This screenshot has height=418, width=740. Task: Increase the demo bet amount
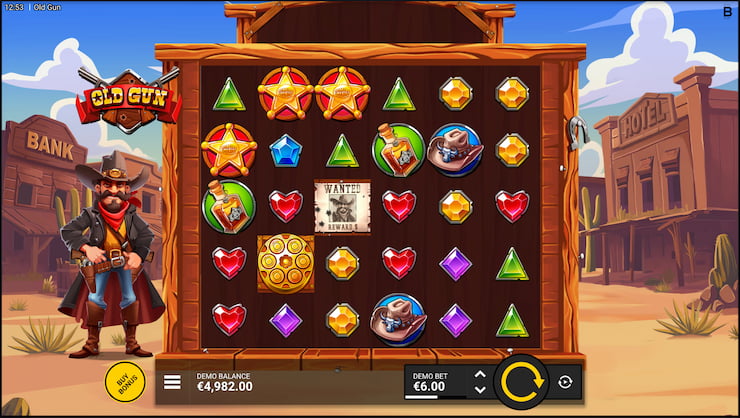479,375
